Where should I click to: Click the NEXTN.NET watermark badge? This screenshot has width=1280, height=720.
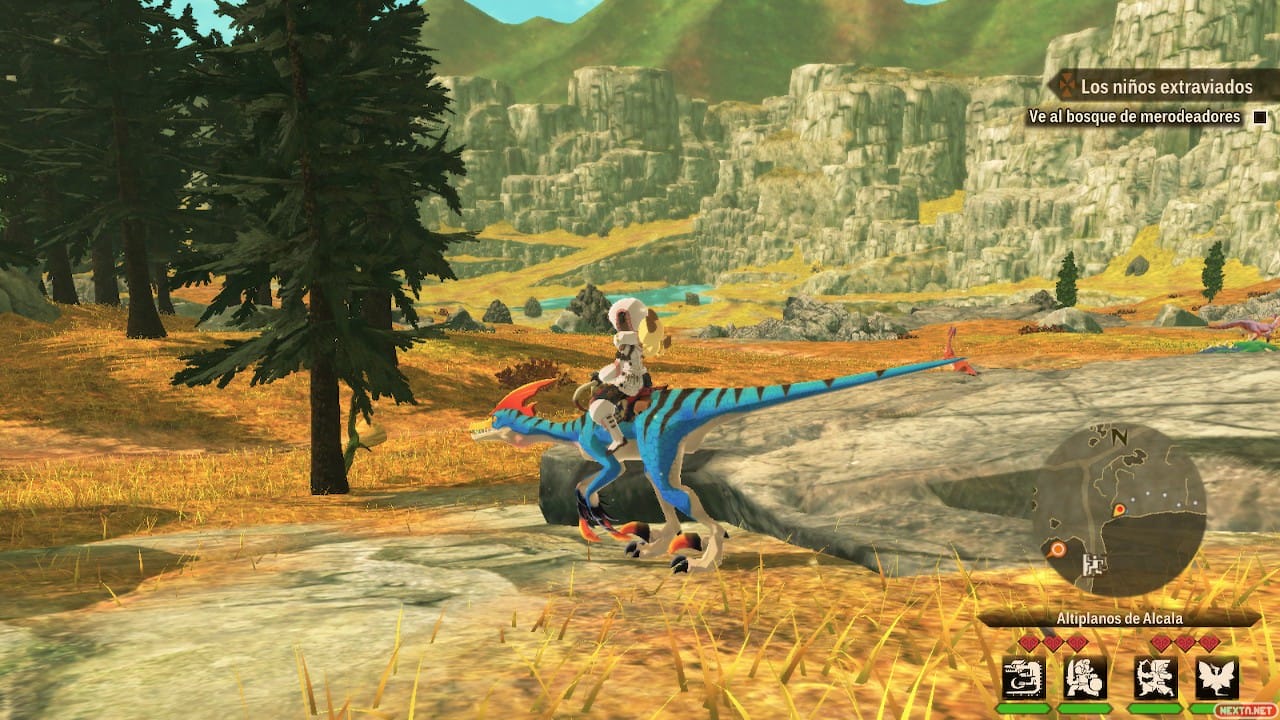(1246, 710)
